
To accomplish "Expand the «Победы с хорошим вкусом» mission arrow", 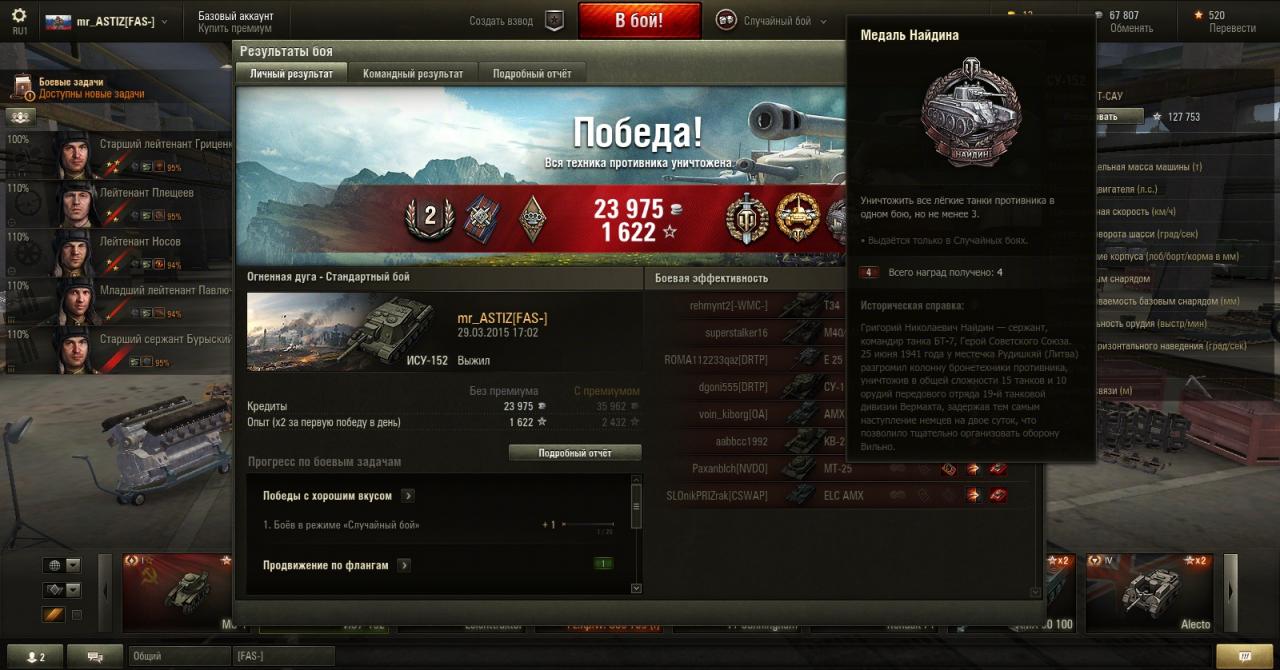I will pos(408,496).
